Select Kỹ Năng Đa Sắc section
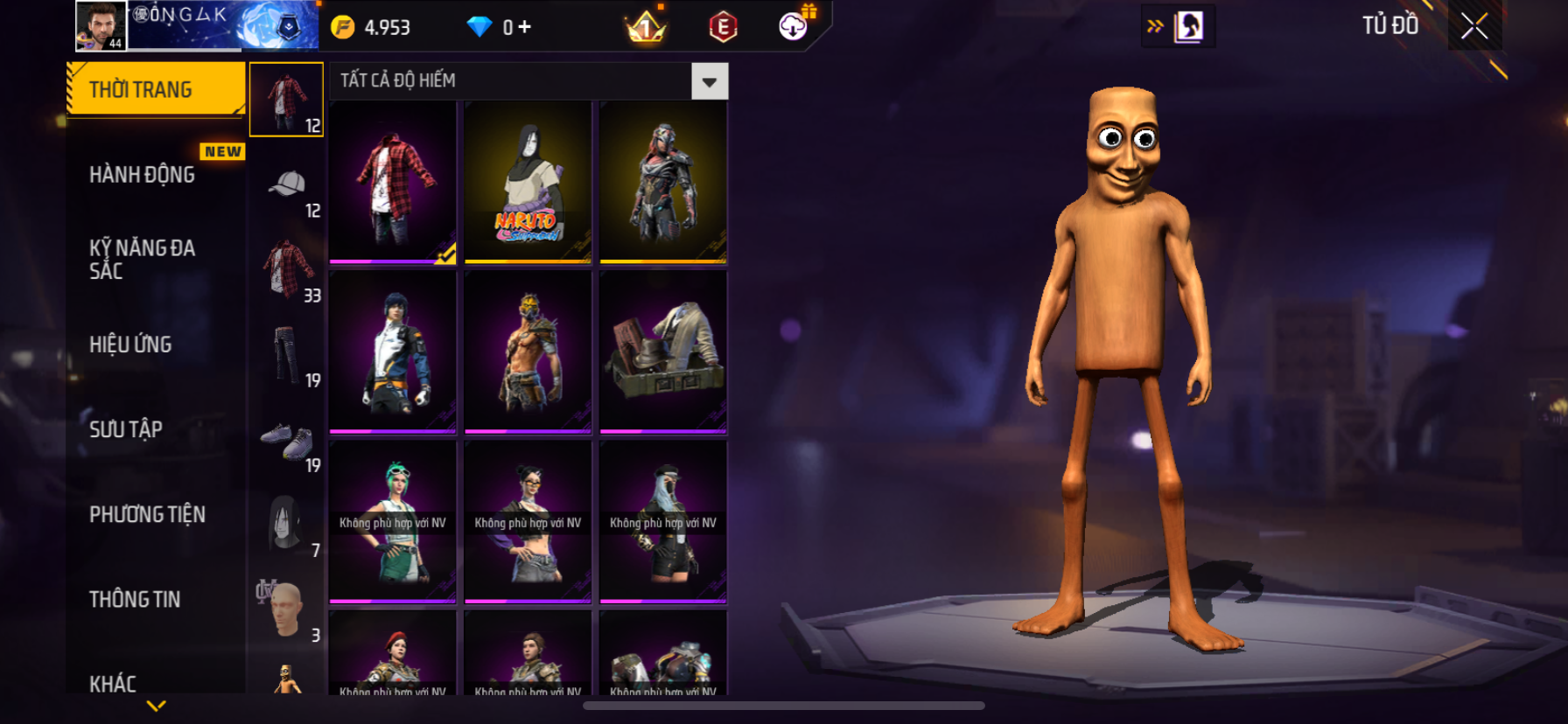Image resolution: width=1568 pixels, height=724 pixels. point(143,259)
